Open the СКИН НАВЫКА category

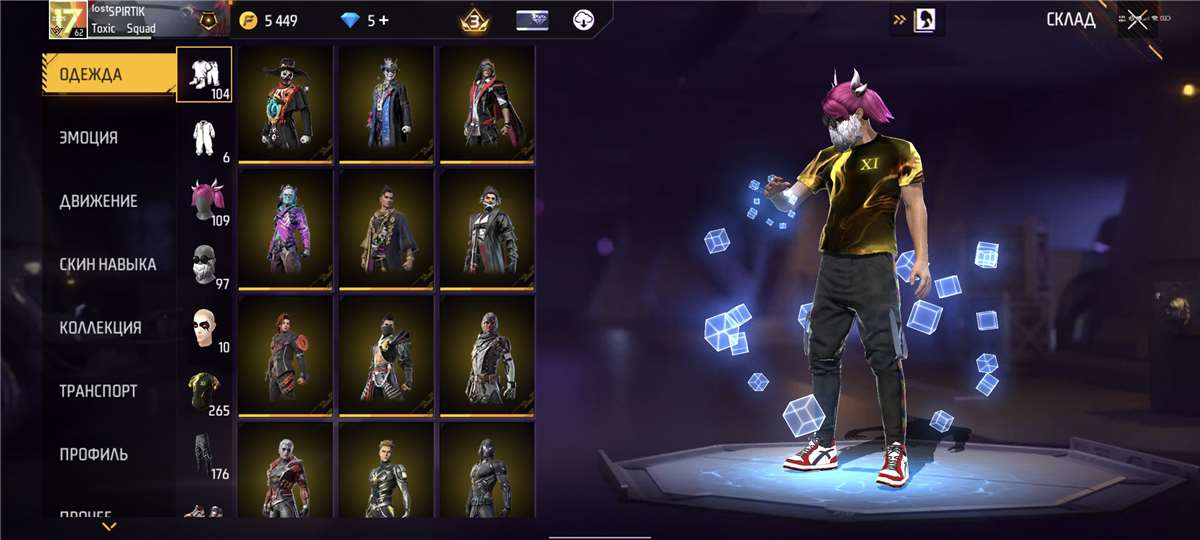pyautogui.click(x=108, y=264)
